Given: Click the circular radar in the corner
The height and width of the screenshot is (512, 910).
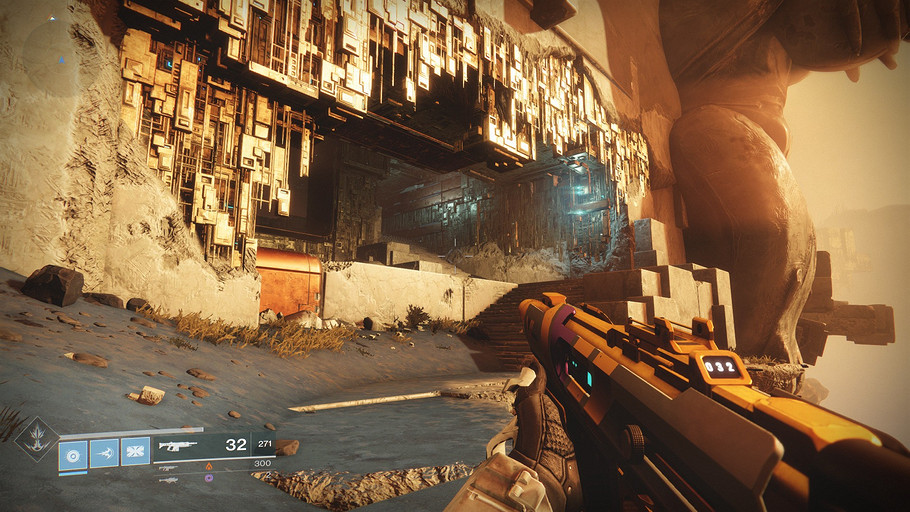Looking at the screenshot, I should click(40, 52).
